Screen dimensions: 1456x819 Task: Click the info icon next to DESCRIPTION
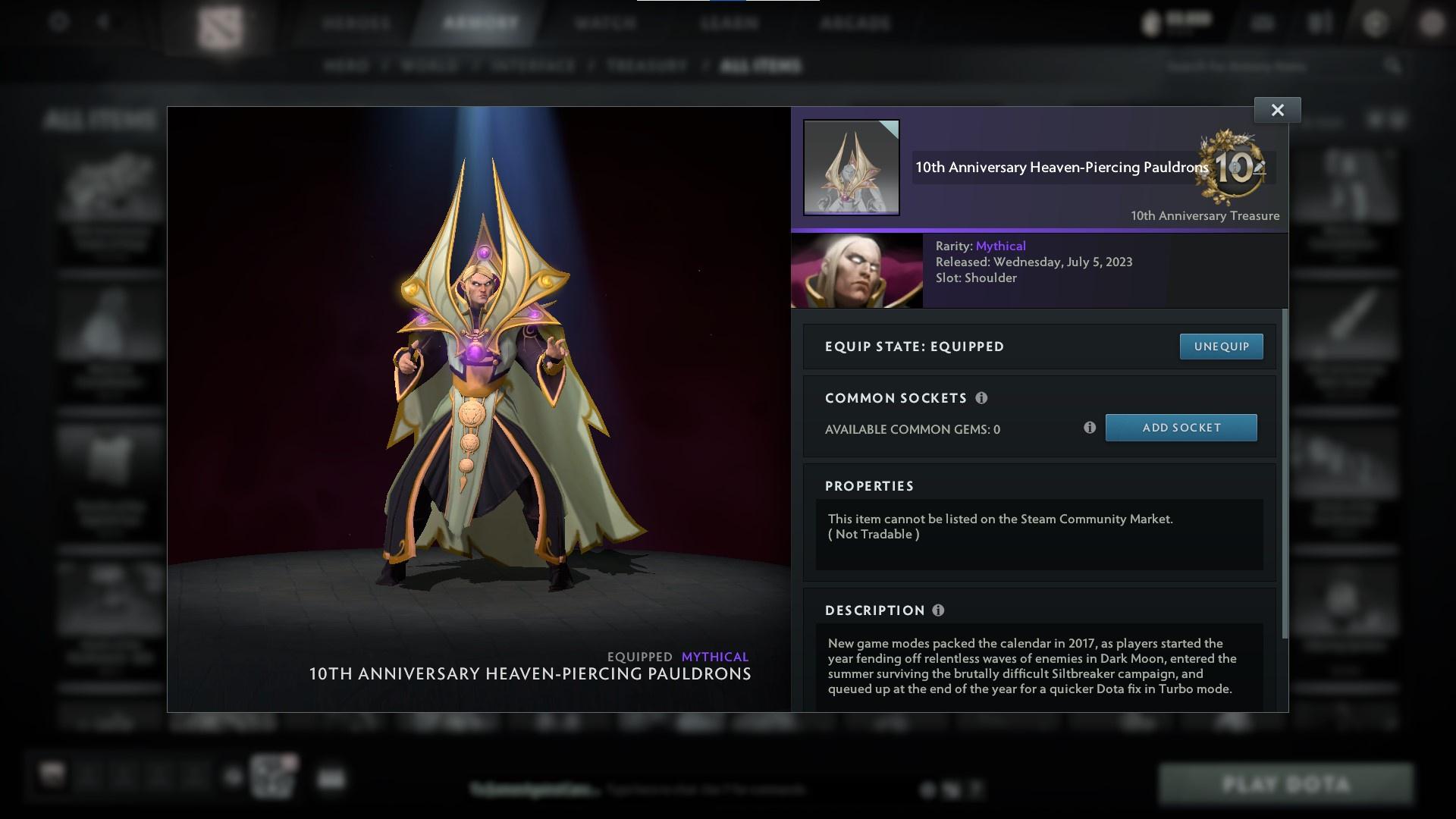[939, 610]
